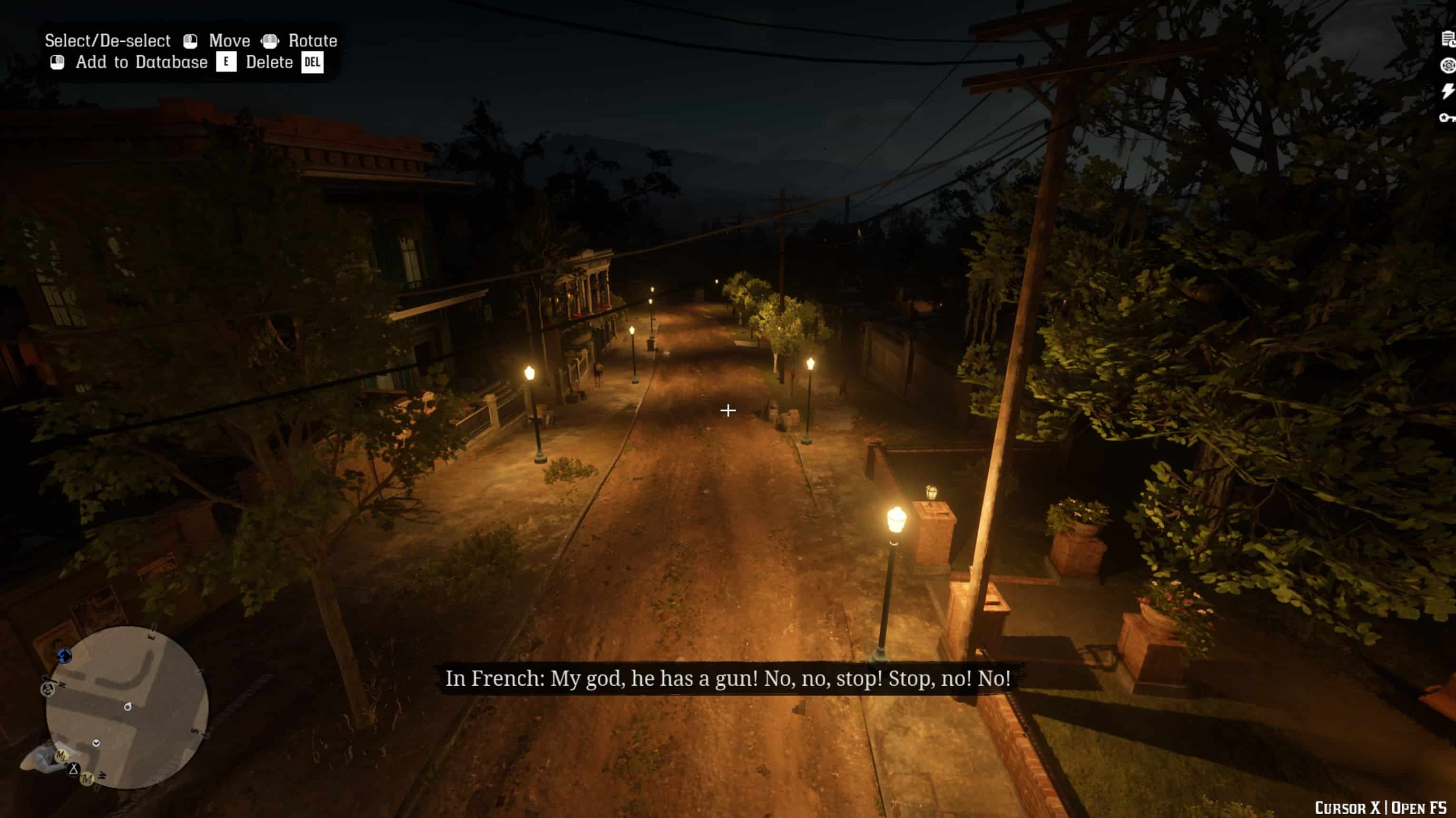This screenshot has width=1456, height=818.
Task: Click the circular minimap
Action: pyautogui.click(x=127, y=707)
